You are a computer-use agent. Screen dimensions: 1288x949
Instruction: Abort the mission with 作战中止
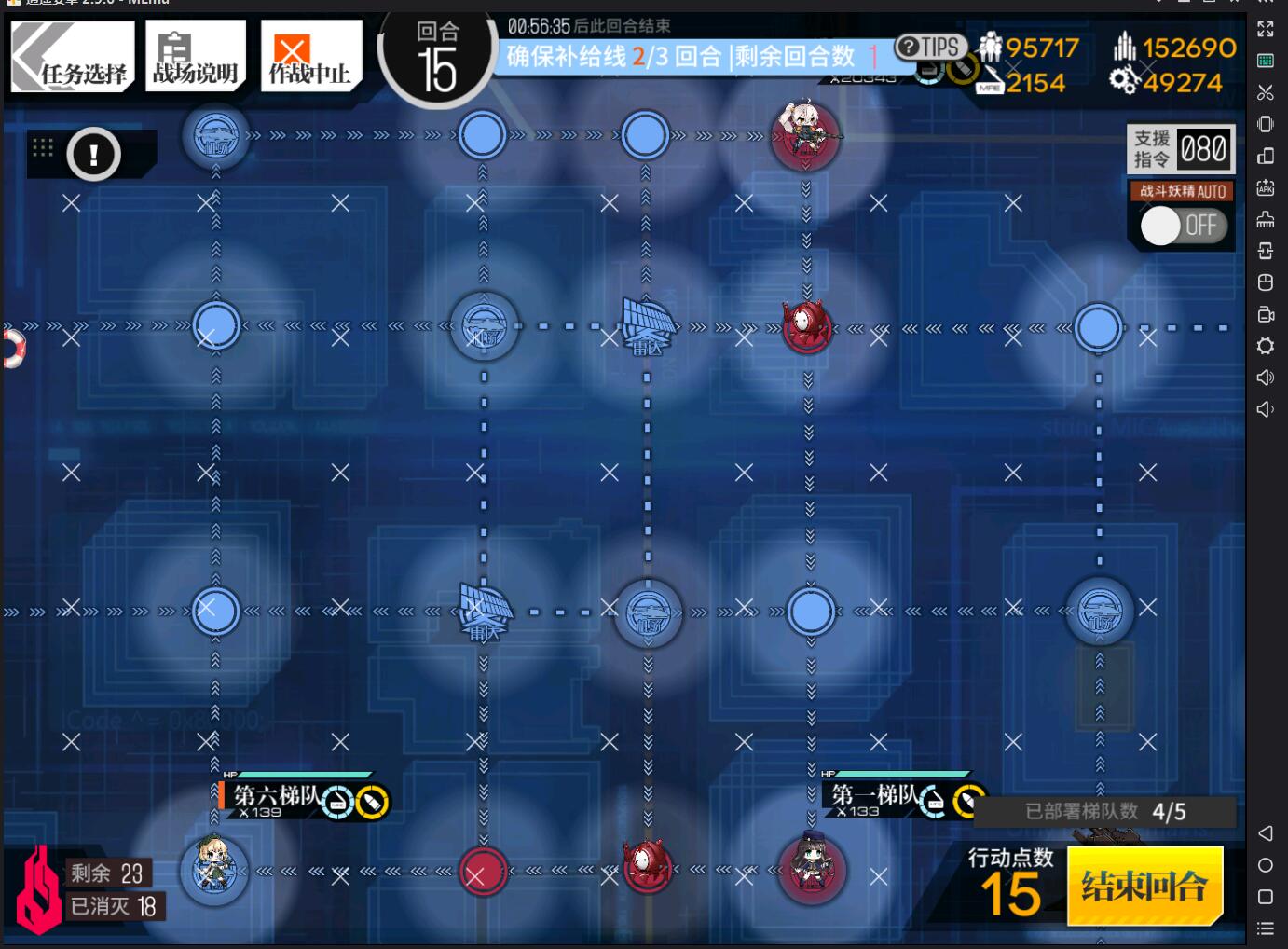click(x=310, y=58)
